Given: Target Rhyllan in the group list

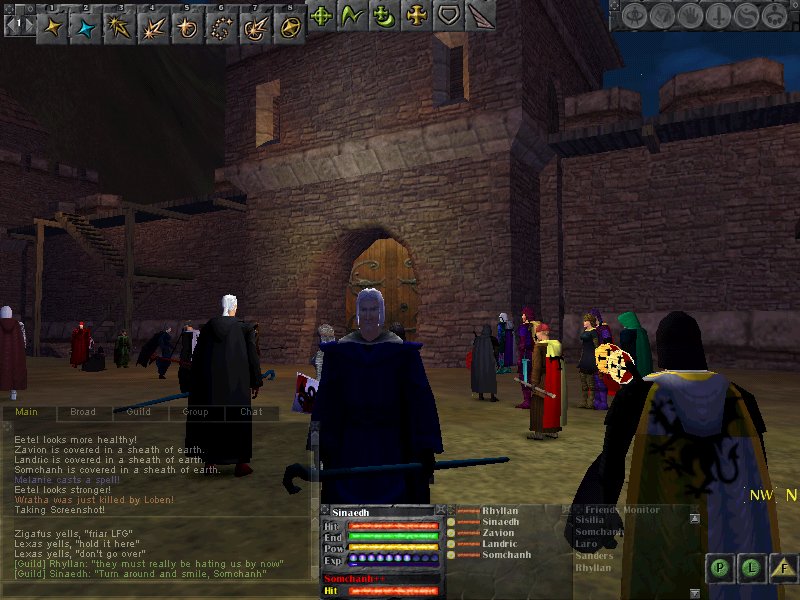Looking at the screenshot, I should 499,511.
